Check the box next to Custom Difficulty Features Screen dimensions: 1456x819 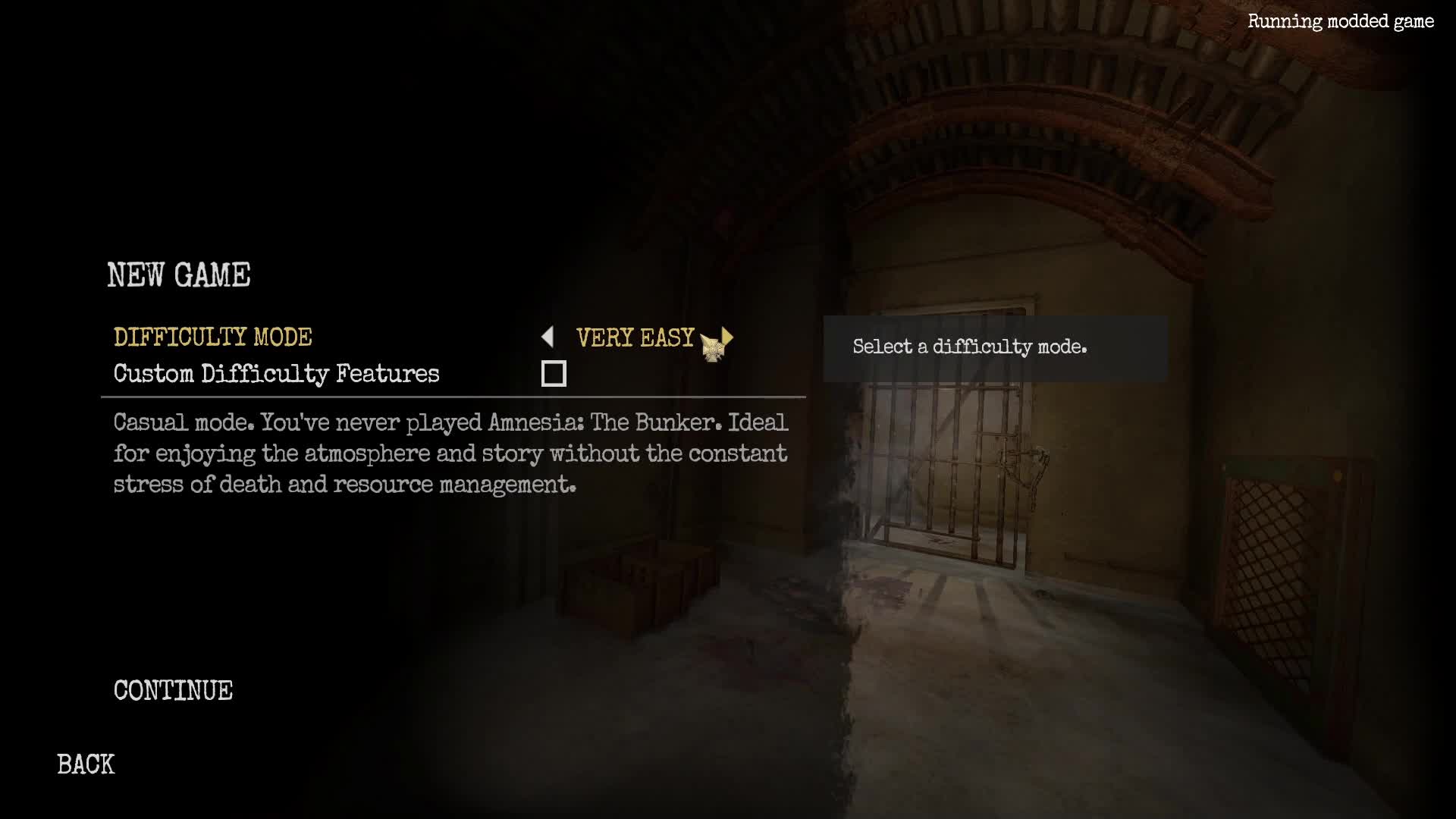(x=554, y=373)
